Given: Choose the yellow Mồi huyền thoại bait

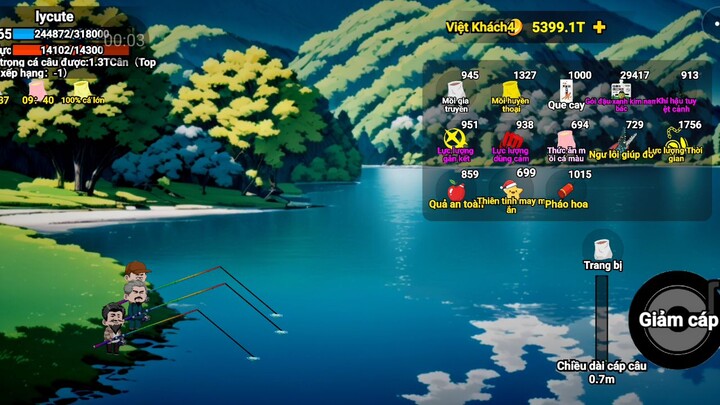Looking at the screenshot, I should coord(511,93).
